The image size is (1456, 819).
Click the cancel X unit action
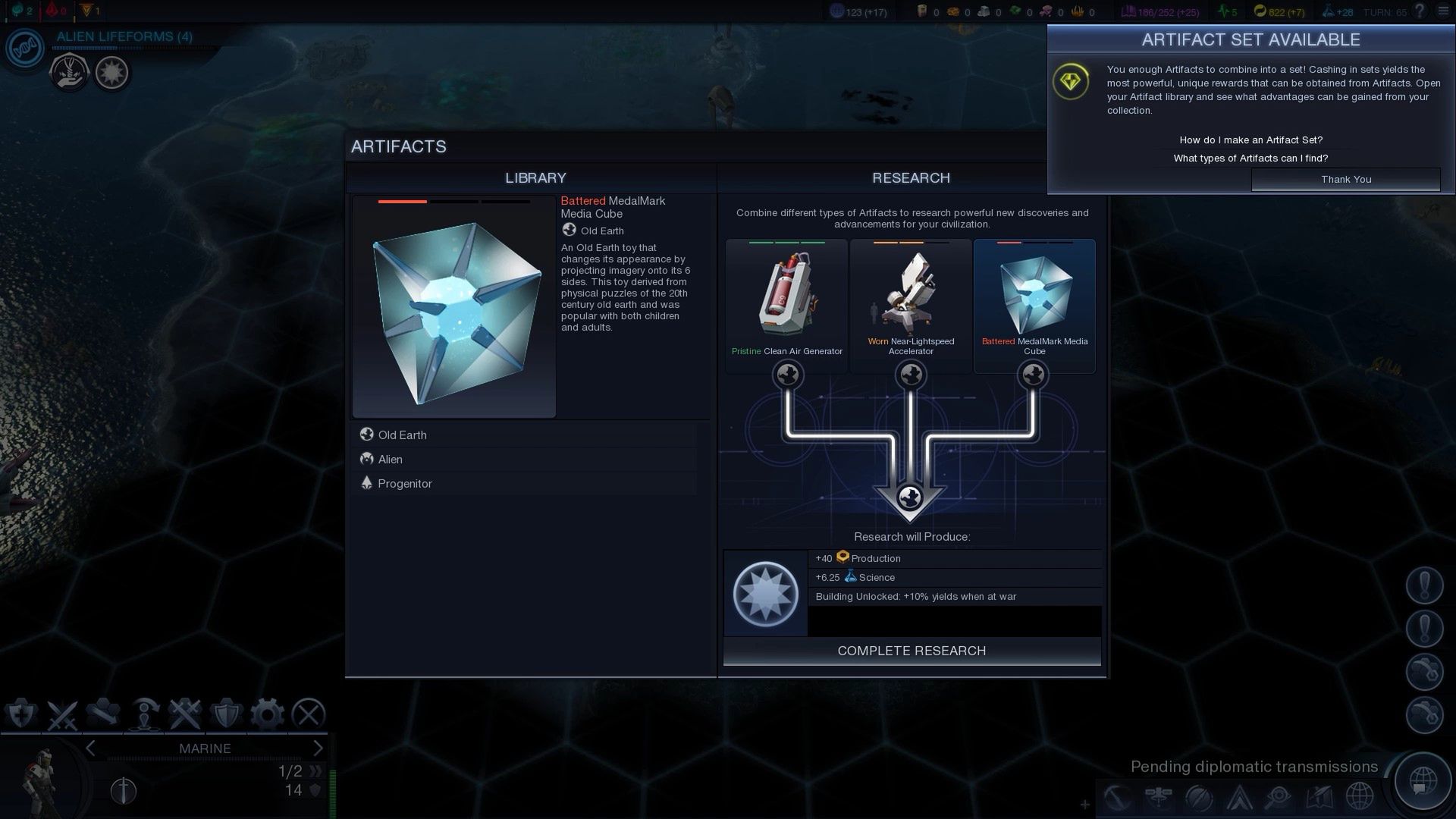tap(309, 714)
